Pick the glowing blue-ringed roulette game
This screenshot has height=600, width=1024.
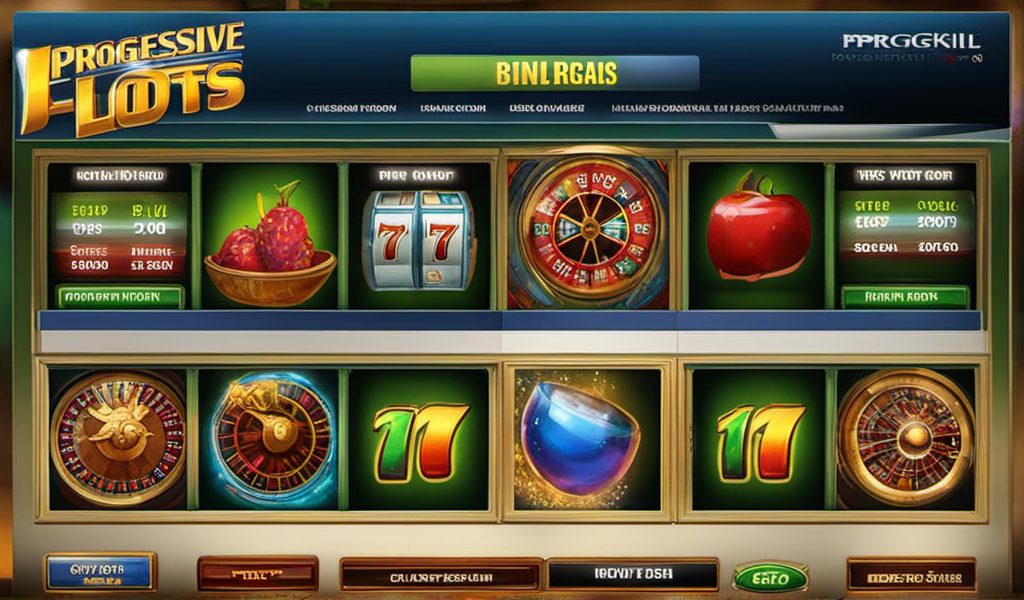click(272, 439)
